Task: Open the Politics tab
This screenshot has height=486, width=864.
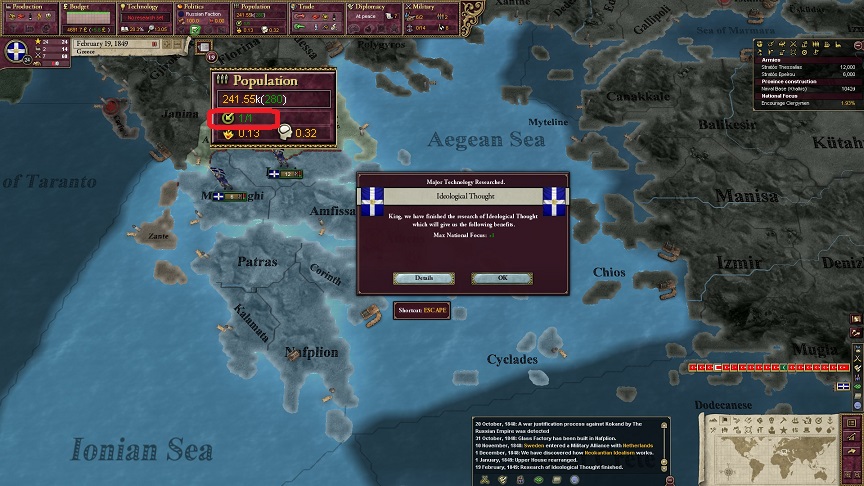Action: pos(203,16)
